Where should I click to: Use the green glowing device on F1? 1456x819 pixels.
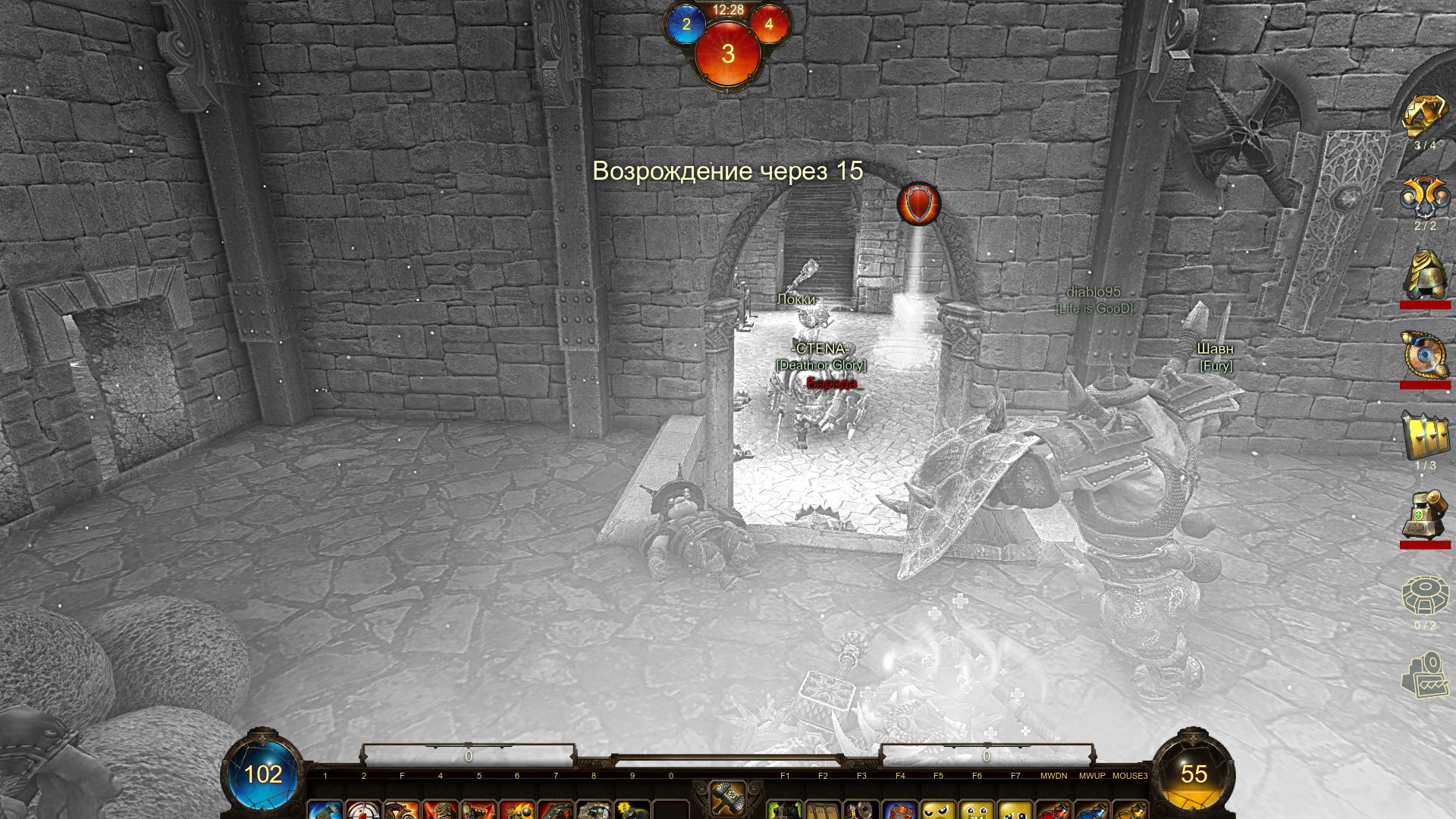point(785,809)
